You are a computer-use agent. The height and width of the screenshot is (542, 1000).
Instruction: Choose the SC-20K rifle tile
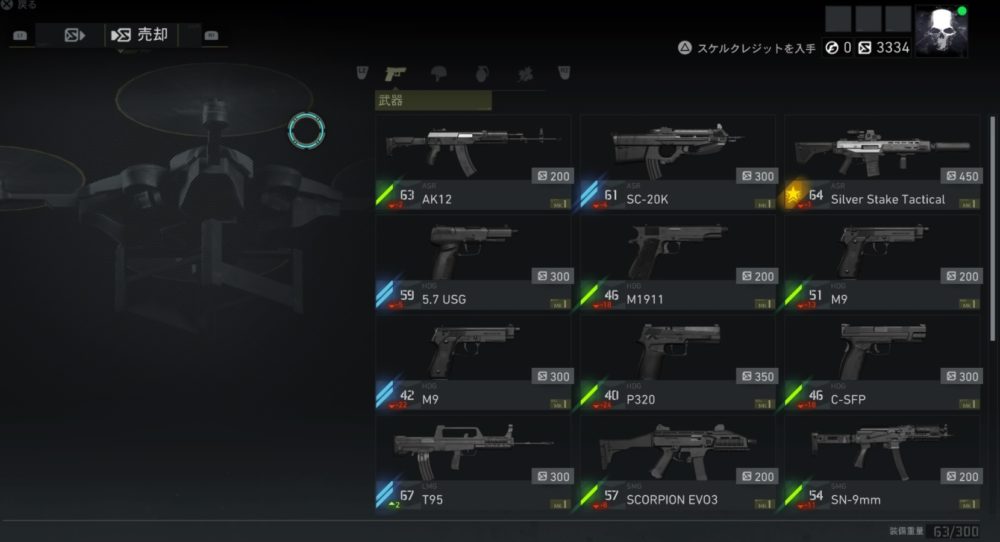pos(677,162)
